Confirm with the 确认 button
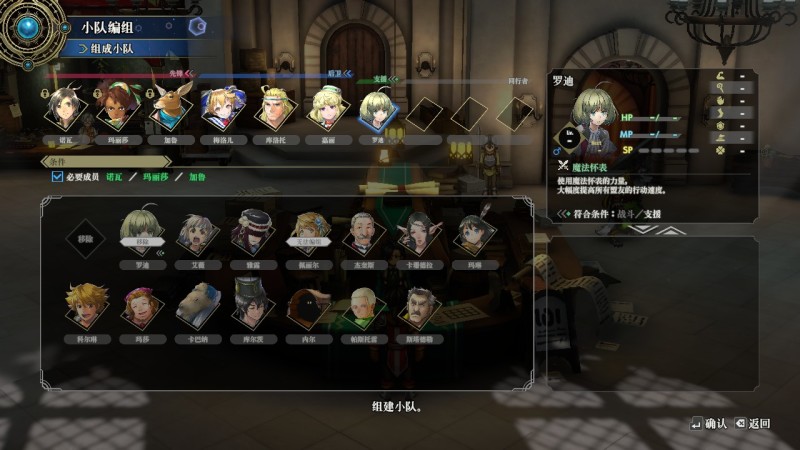The height and width of the screenshot is (450, 800). (708, 424)
